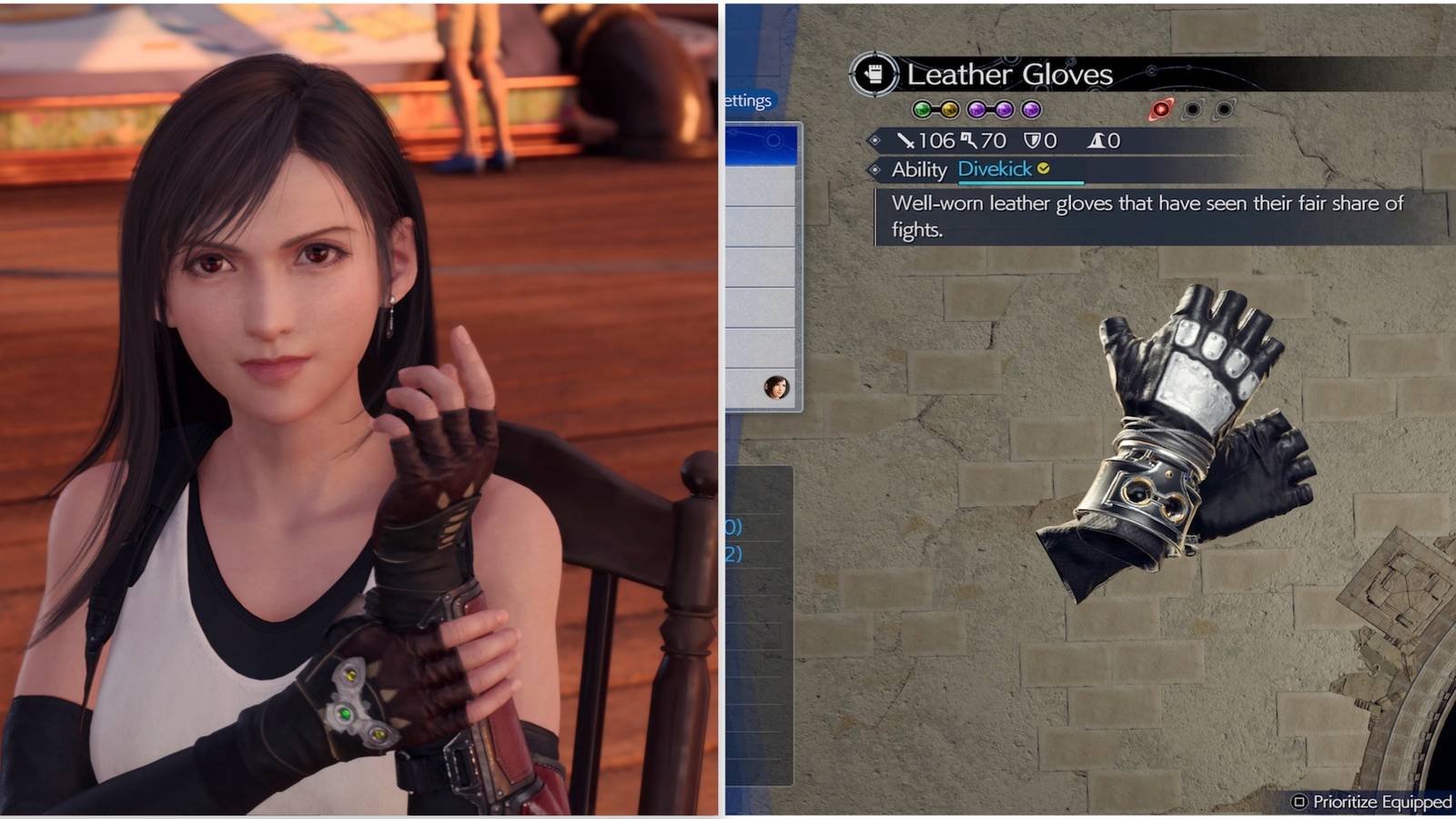Screen dimensions: 1456x819
Task: Select the yellow materia orb
Action: click(949, 109)
